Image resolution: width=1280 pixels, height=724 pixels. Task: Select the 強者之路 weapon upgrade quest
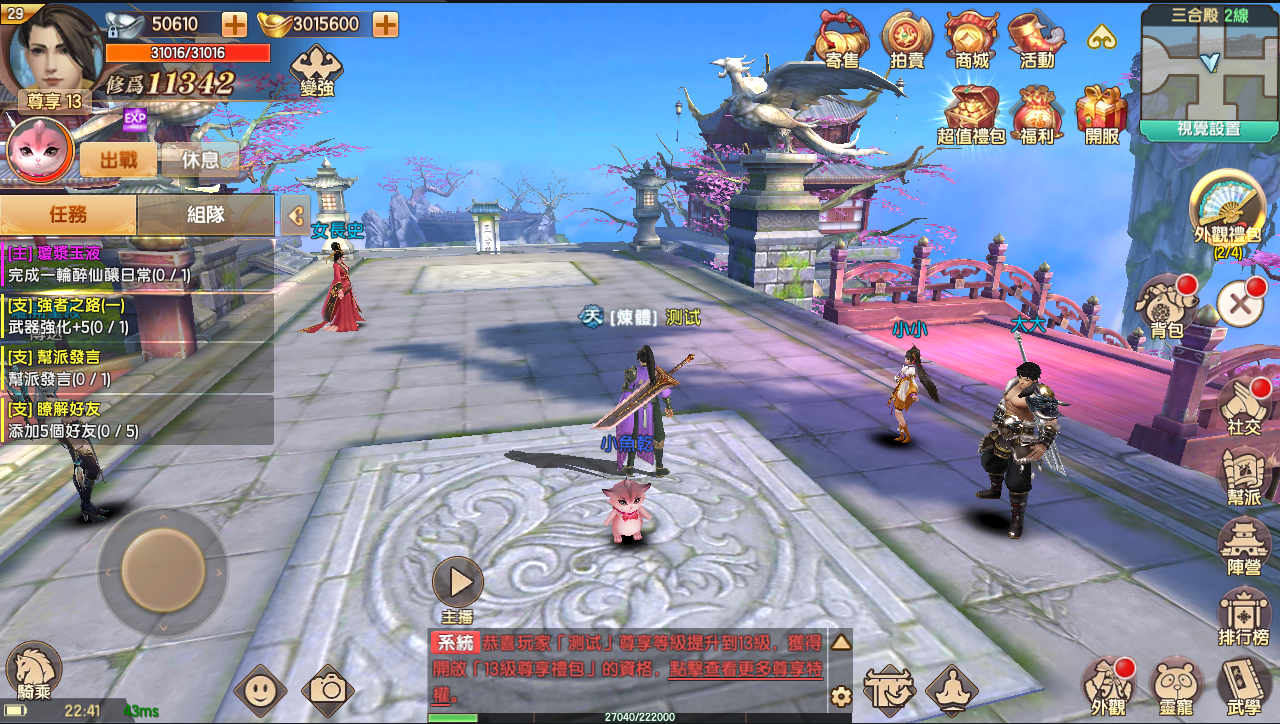point(137,316)
